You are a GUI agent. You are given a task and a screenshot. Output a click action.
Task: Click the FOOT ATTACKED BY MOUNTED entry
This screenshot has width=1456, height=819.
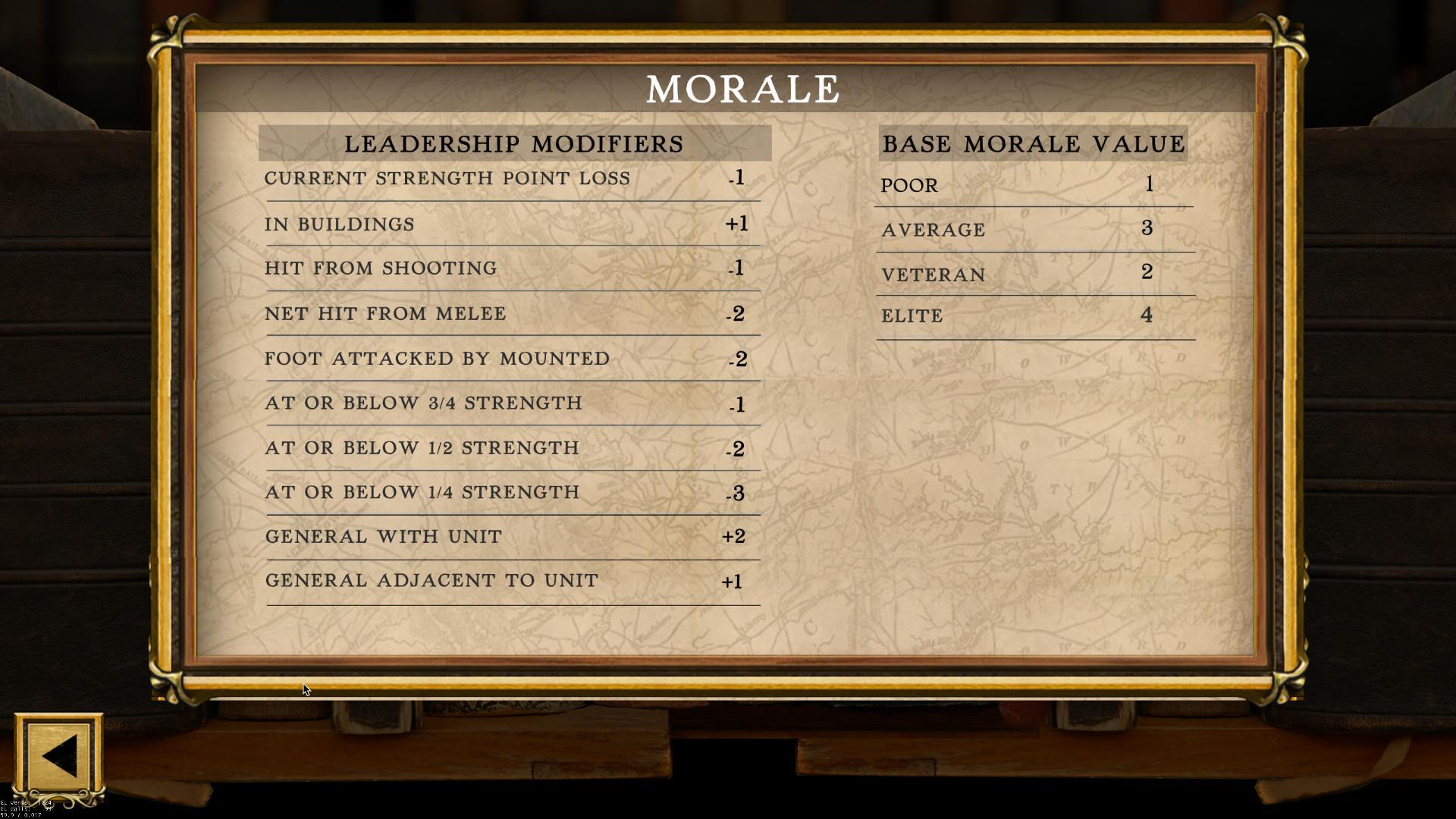click(x=436, y=358)
